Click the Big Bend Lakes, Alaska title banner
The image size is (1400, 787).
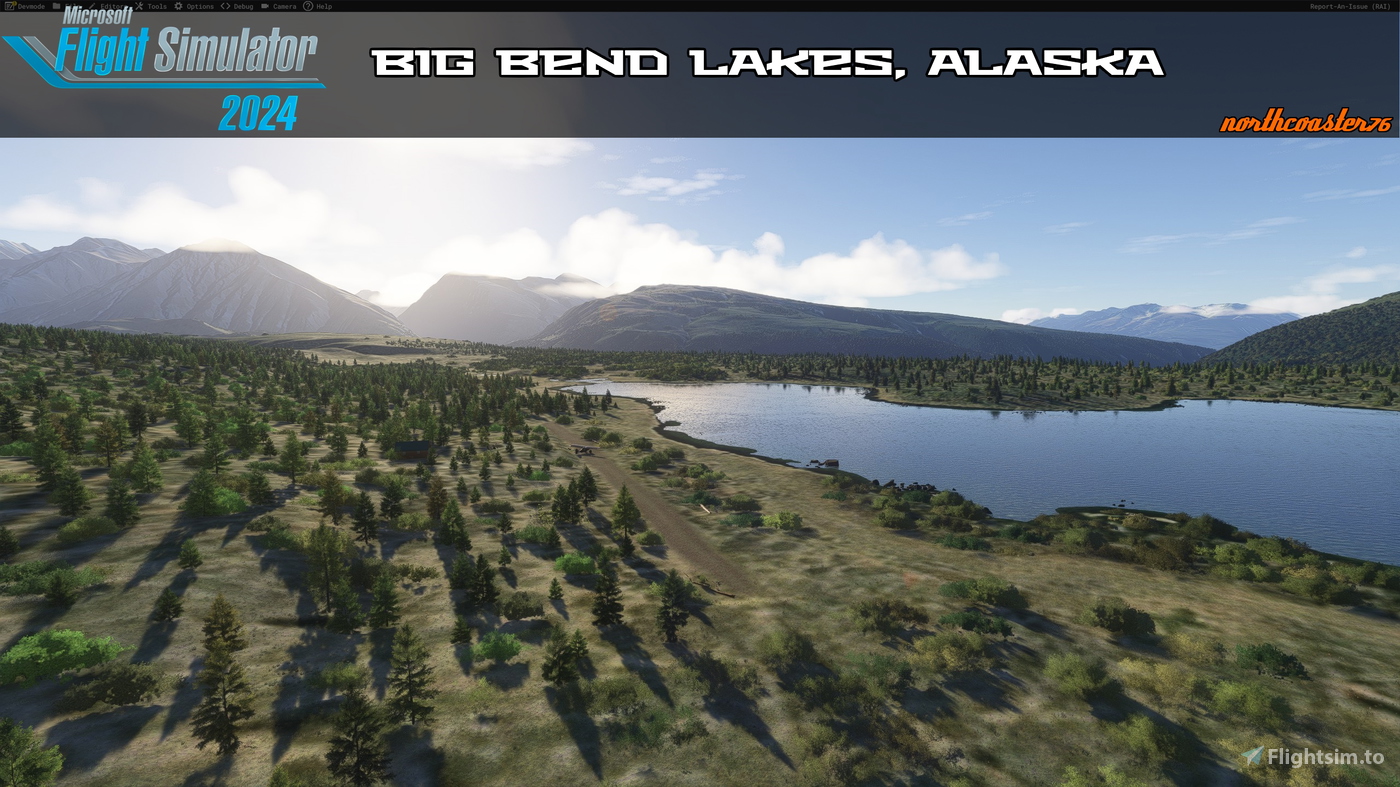[767, 60]
